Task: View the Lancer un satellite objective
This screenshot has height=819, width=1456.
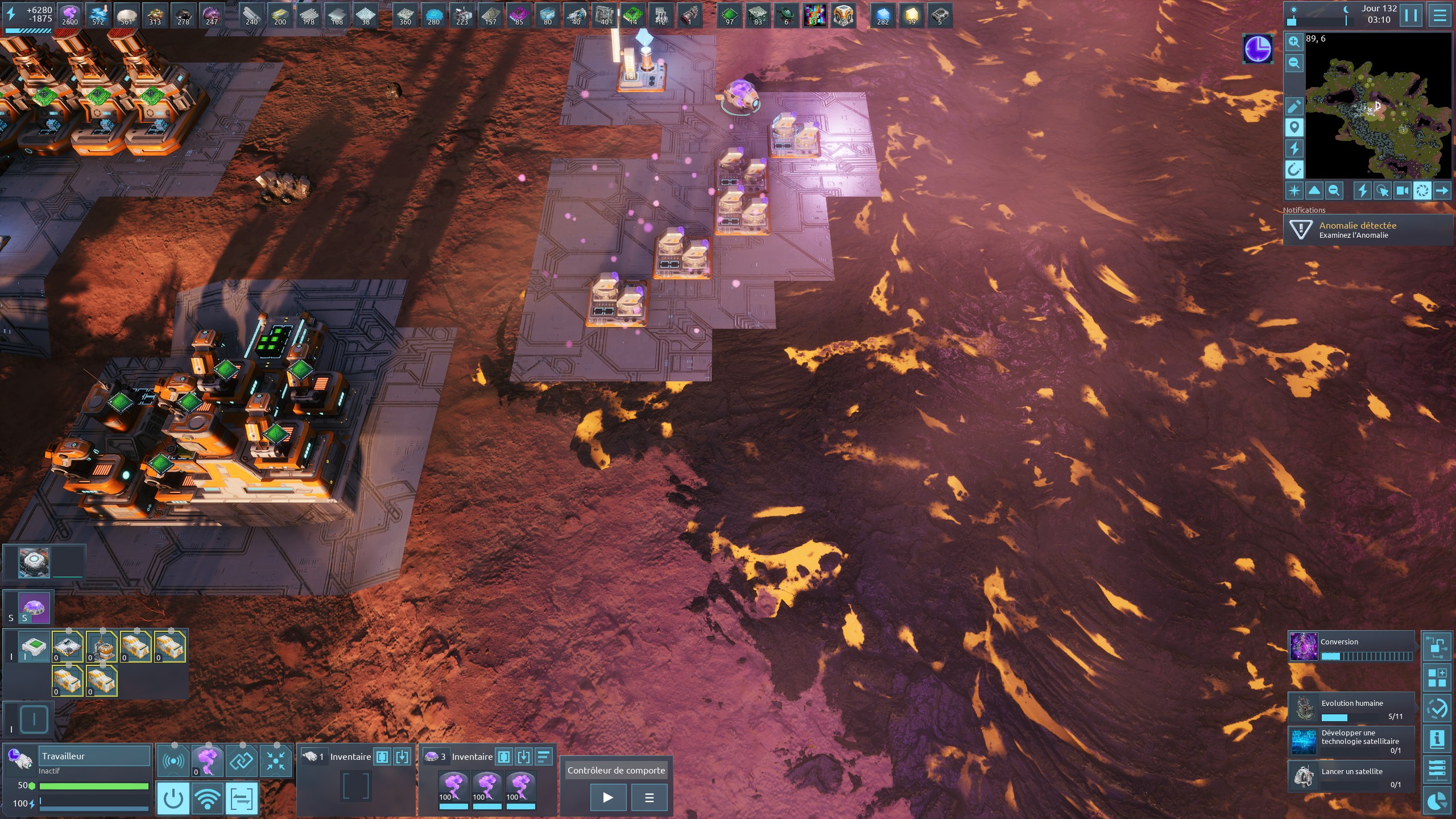Action: [x=1351, y=776]
